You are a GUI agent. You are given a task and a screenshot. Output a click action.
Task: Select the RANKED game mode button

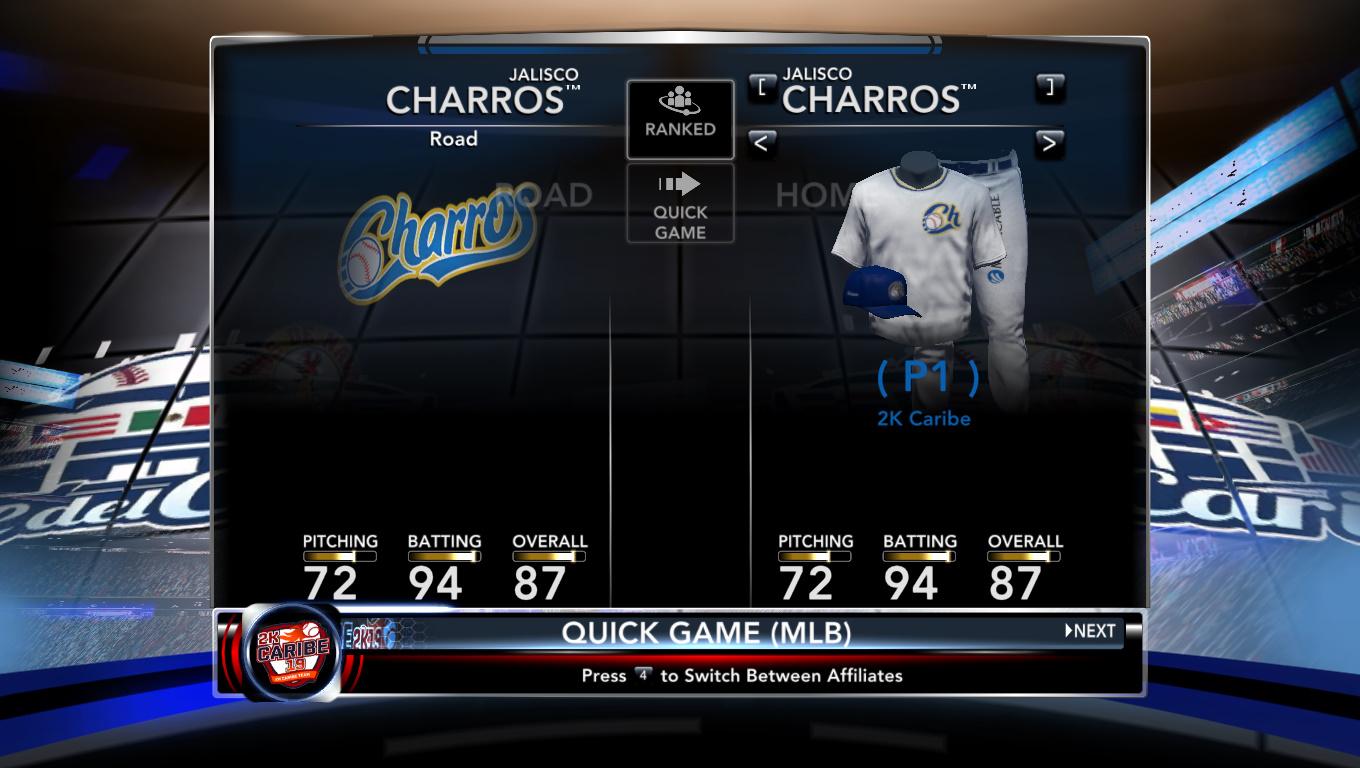(x=680, y=119)
